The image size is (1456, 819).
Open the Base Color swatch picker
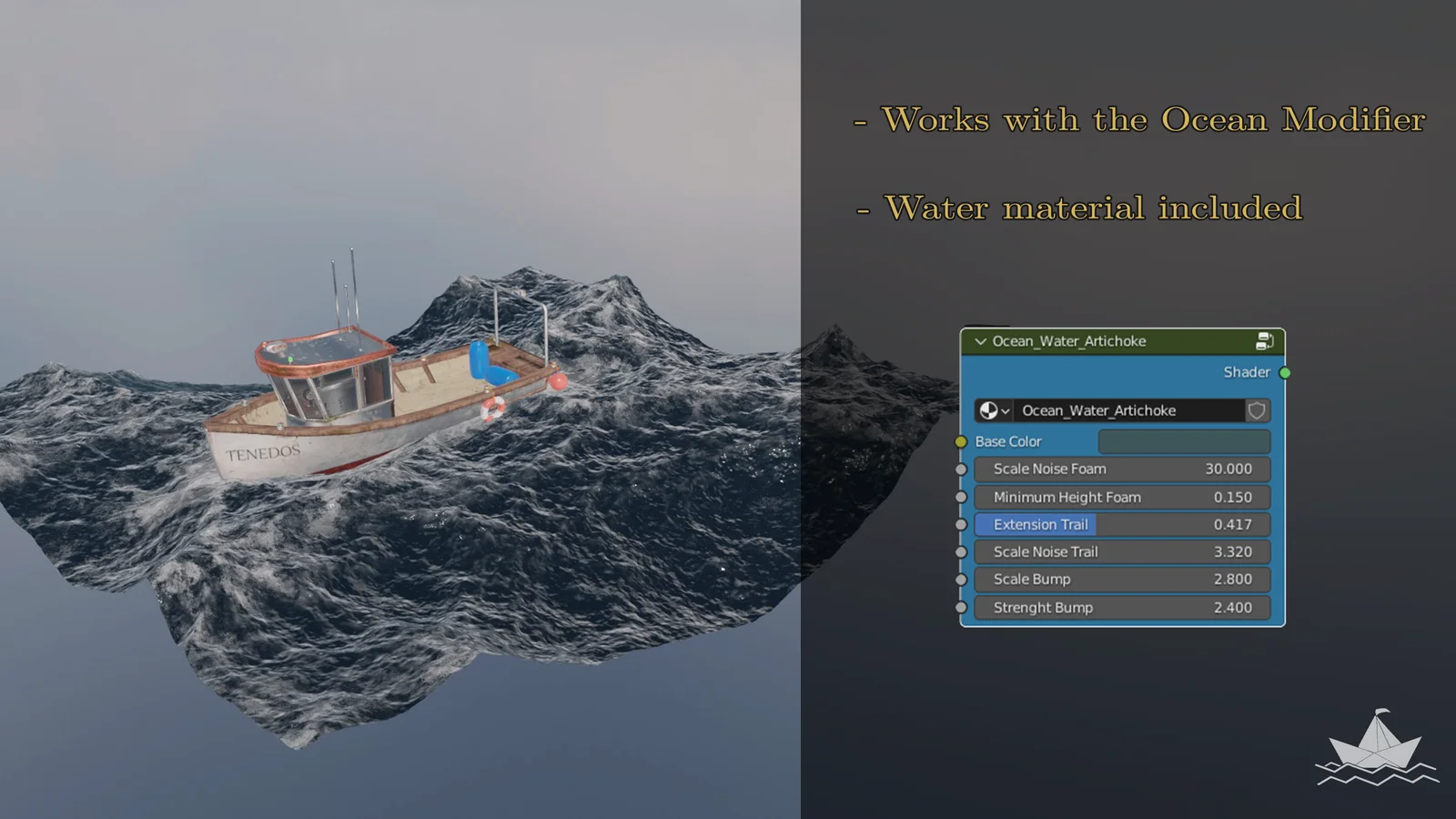click(x=1183, y=441)
